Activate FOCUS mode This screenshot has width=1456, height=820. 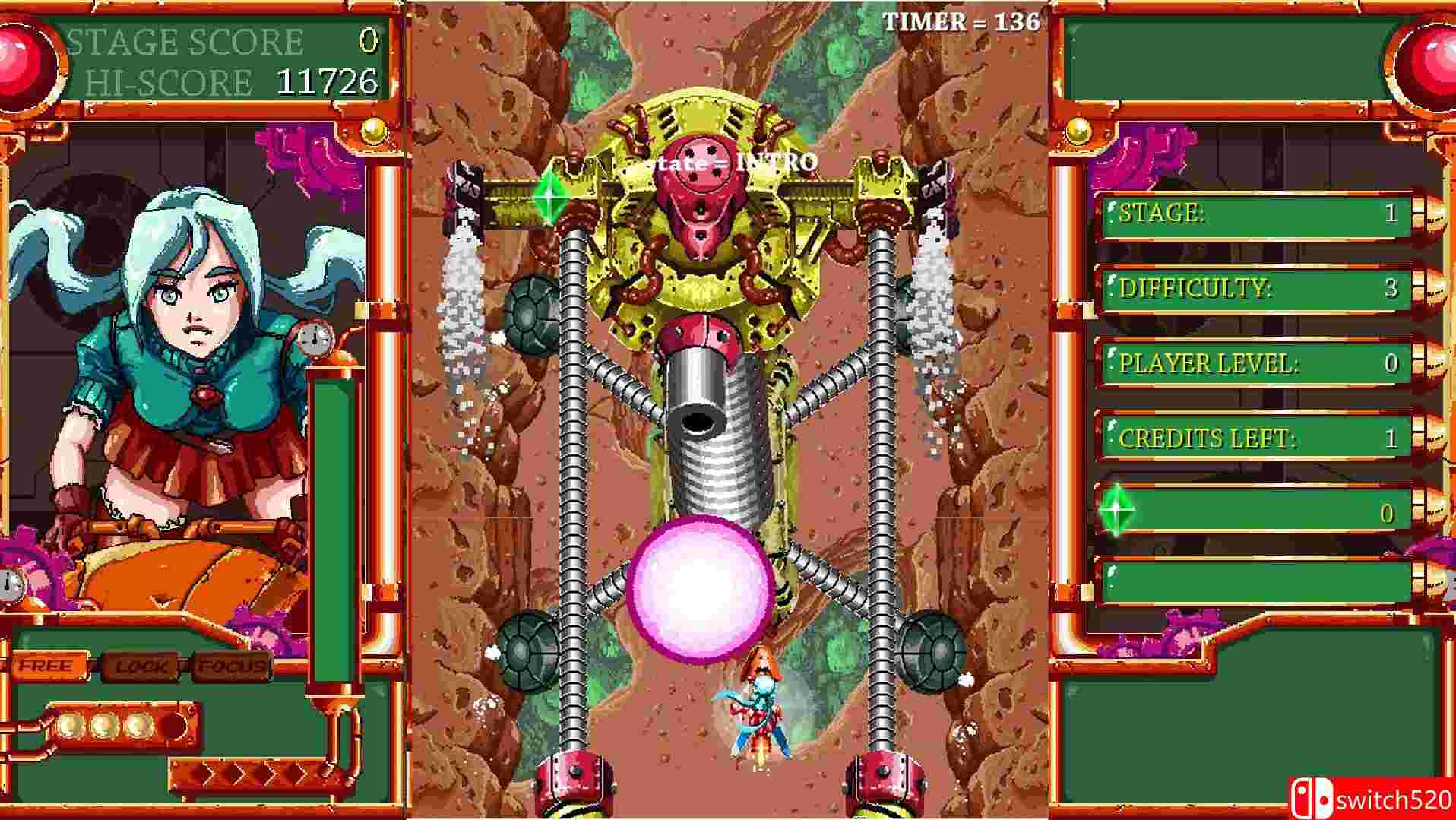[230, 667]
